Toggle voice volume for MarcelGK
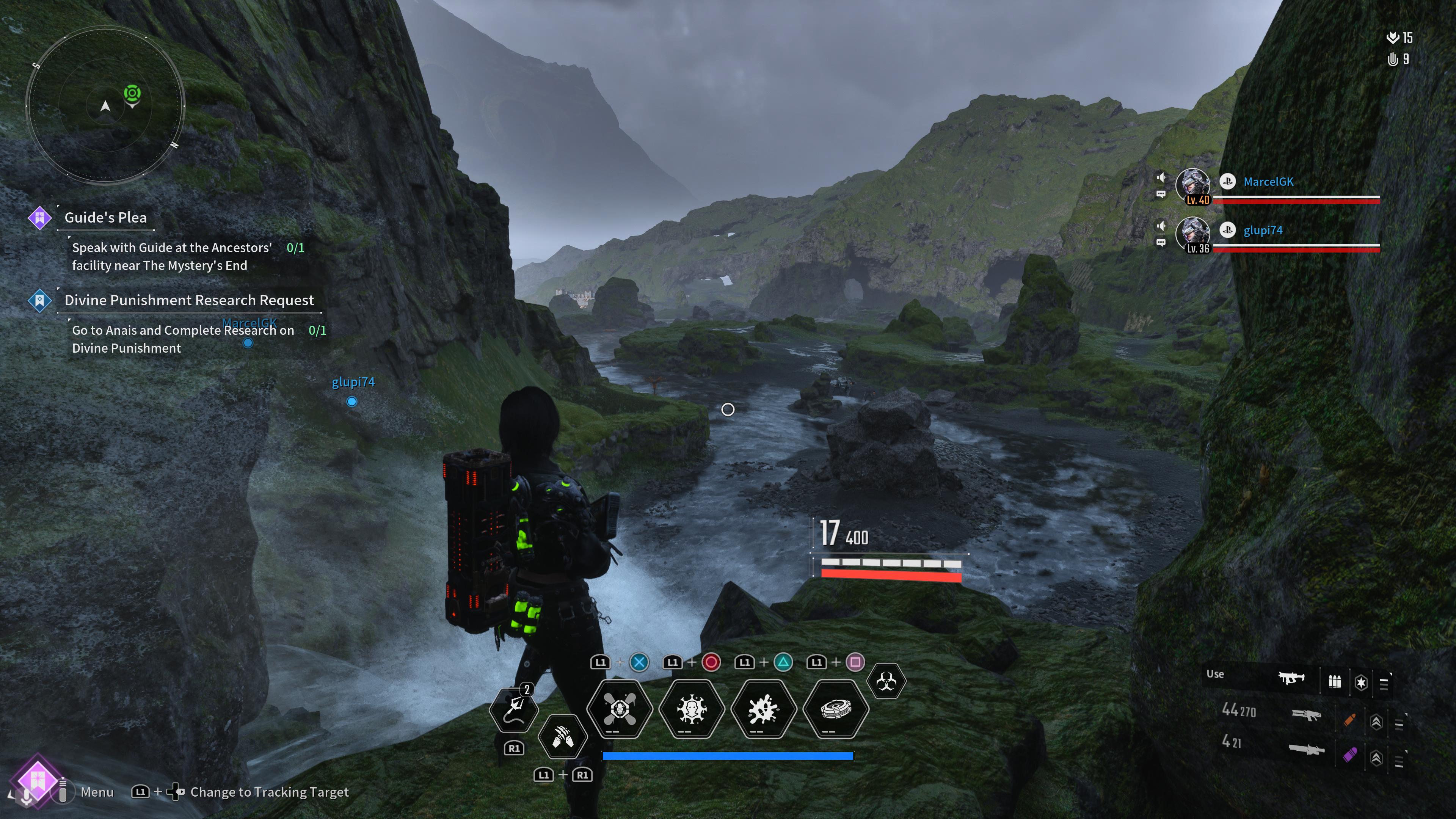This screenshot has width=1456, height=819. (x=1161, y=177)
